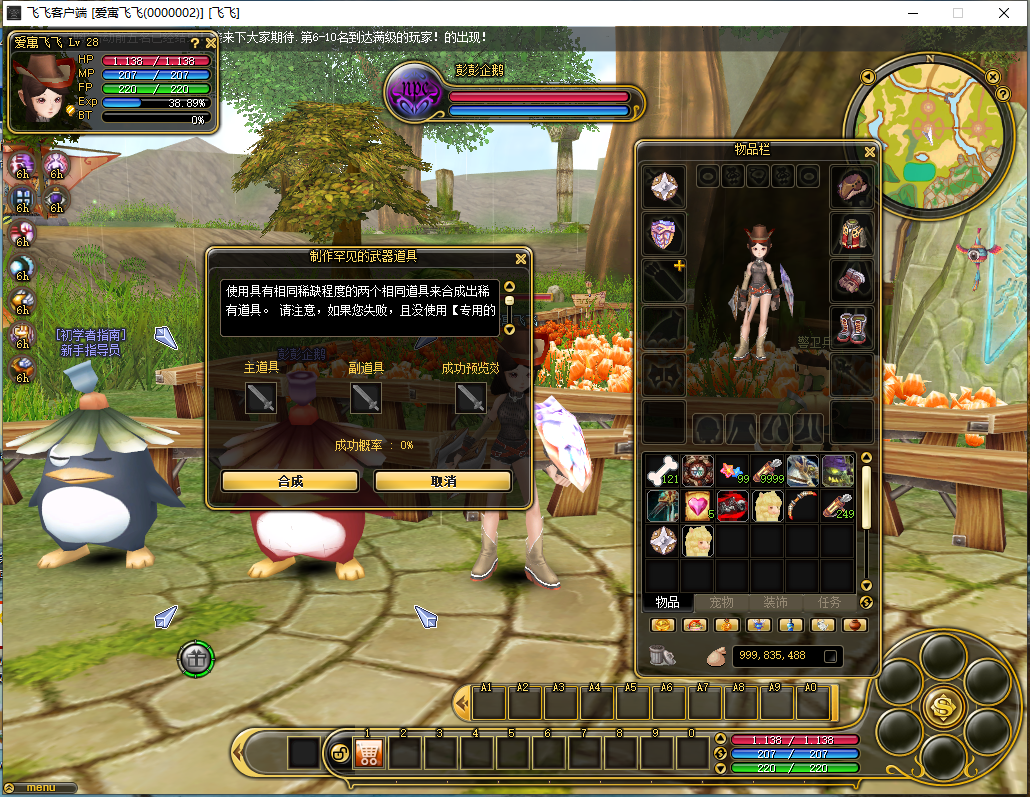
Task: Show the 任务 quest items tab
Action: click(x=829, y=602)
